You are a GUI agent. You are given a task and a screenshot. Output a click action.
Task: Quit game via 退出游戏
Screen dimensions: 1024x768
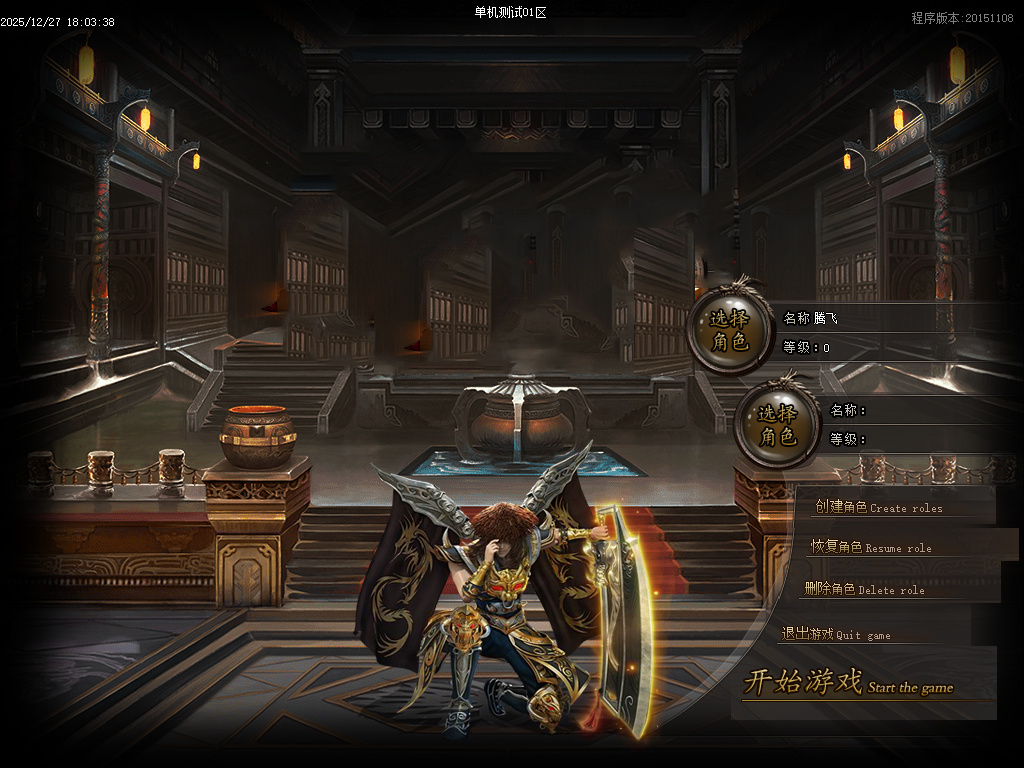coord(835,634)
